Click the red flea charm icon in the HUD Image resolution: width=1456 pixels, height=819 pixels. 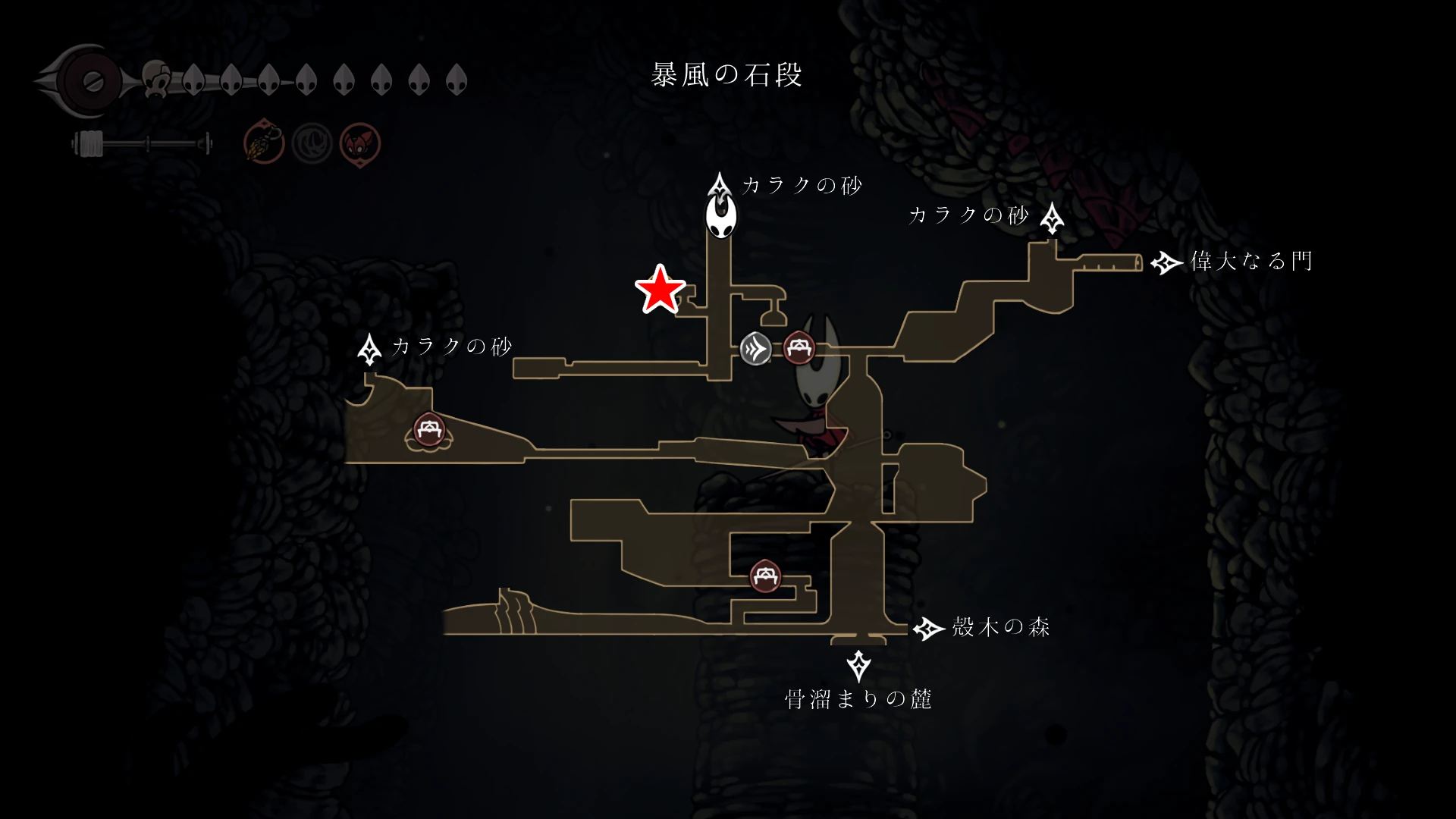click(359, 141)
